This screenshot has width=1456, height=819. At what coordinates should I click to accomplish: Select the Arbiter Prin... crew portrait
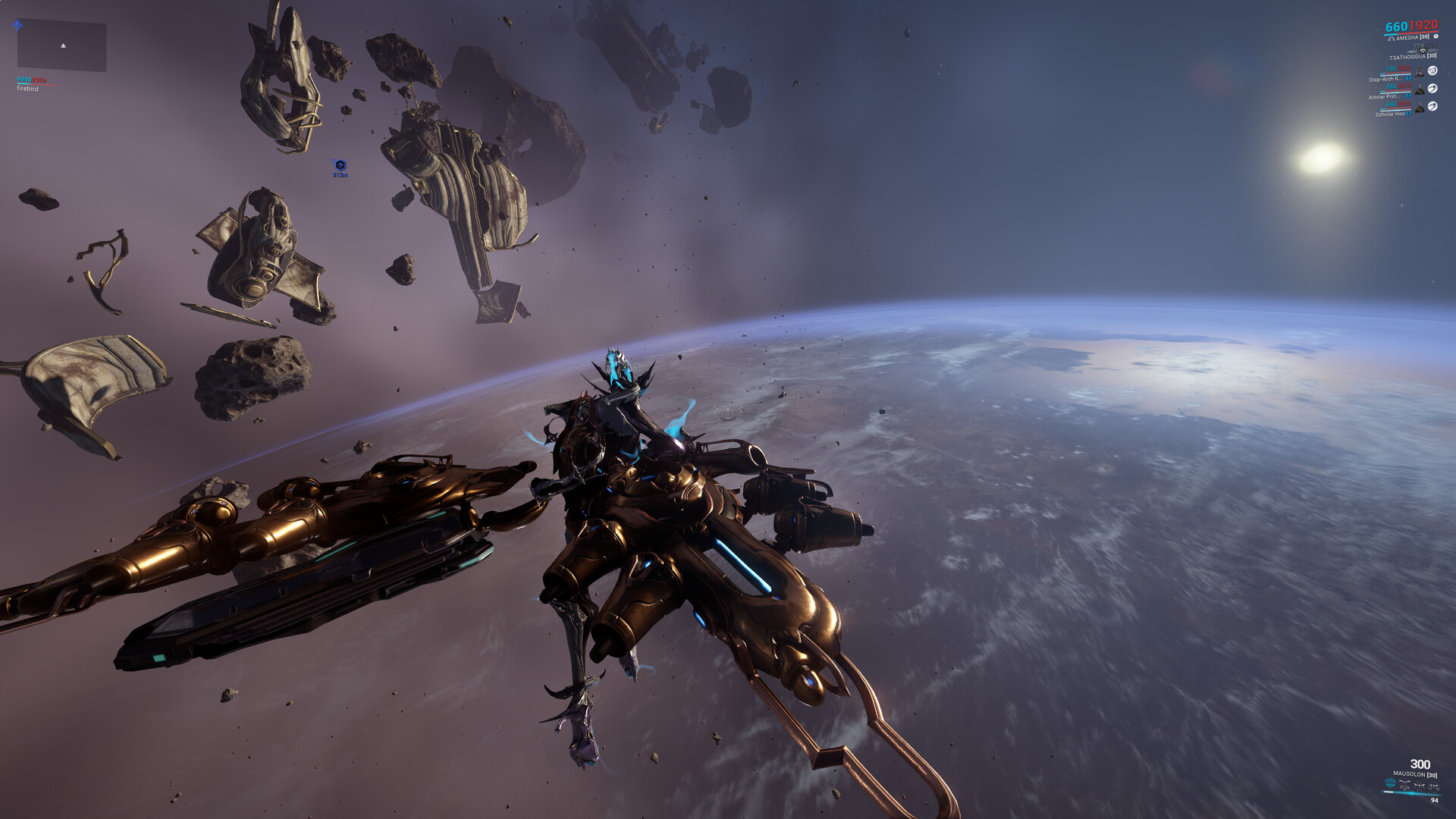click(1420, 89)
